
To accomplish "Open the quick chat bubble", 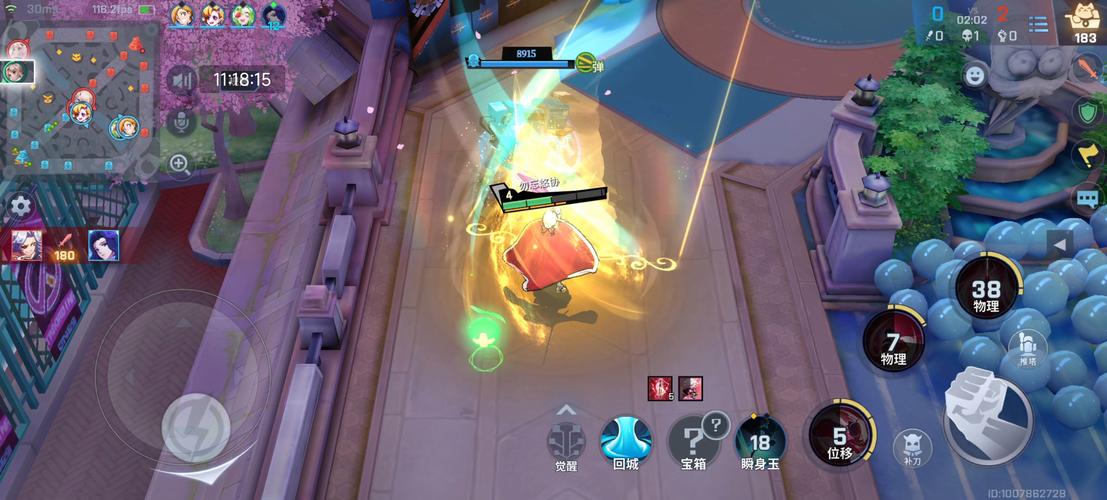I will pyautogui.click(x=1087, y=197).
